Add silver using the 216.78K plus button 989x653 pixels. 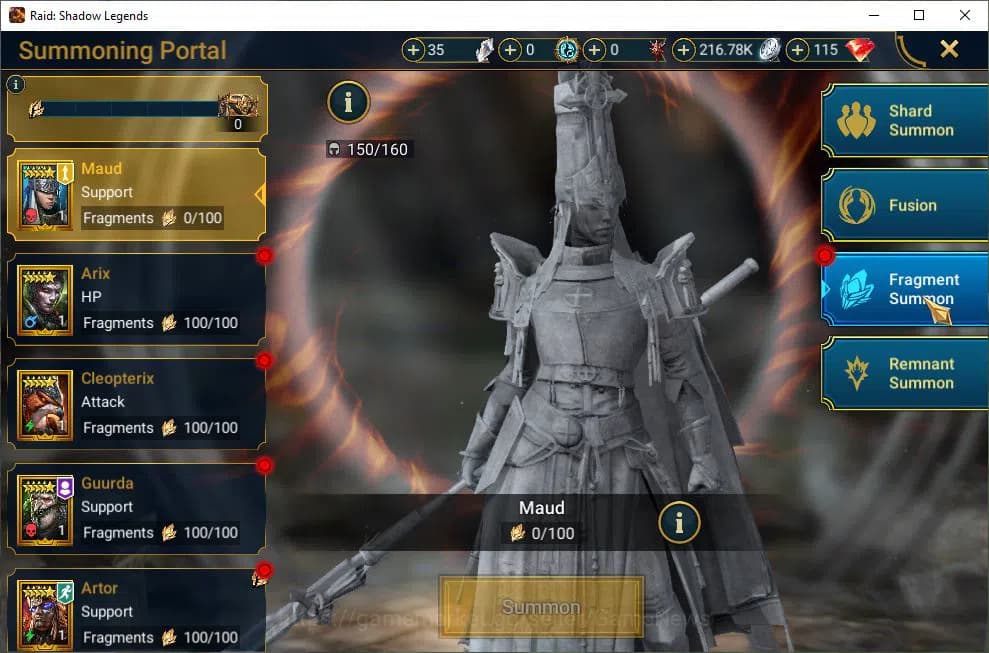pyautogui.click(x=685, y=50)
